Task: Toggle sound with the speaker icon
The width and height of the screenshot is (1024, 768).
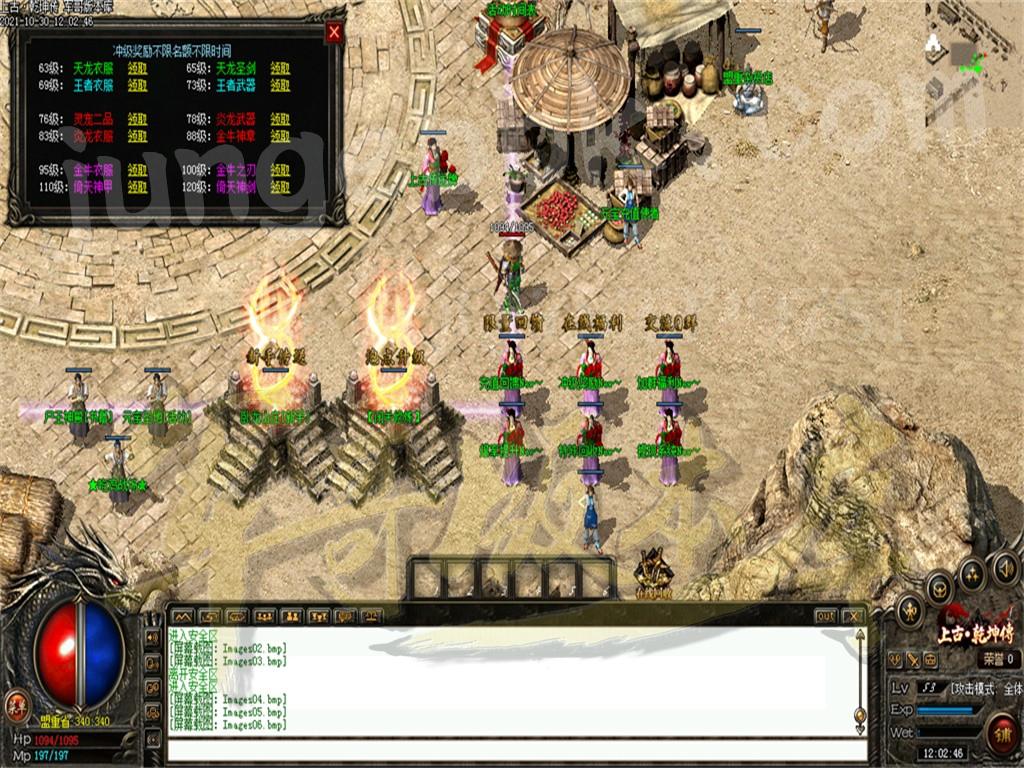Action: pyautogui.click(x=1004, y=572)
